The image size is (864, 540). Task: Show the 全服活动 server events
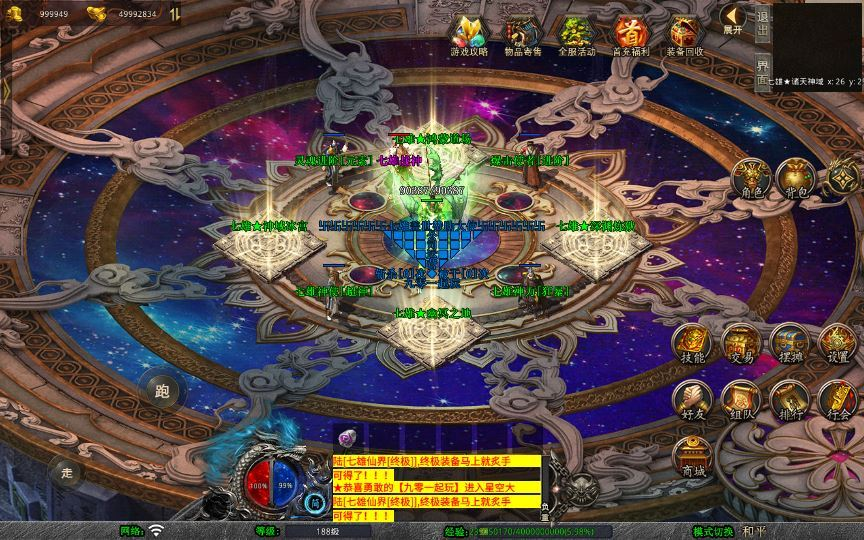(x=576, y=34)
